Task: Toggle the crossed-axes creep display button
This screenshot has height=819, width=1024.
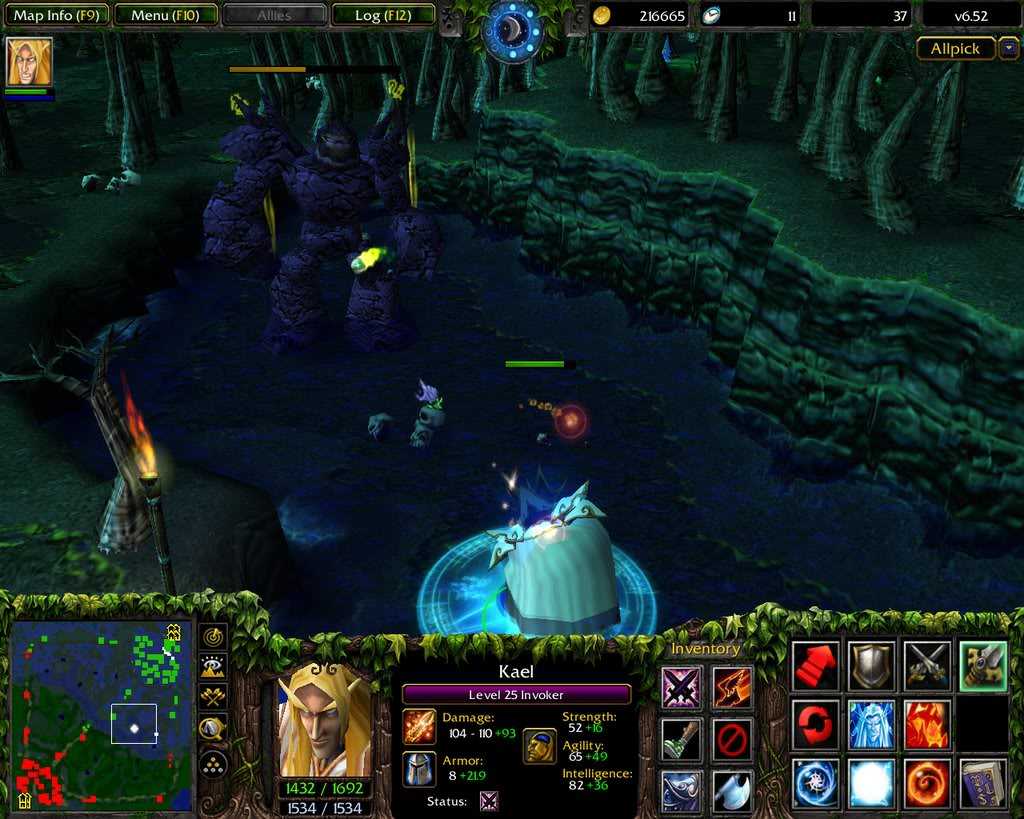Action: click(213, 697)
